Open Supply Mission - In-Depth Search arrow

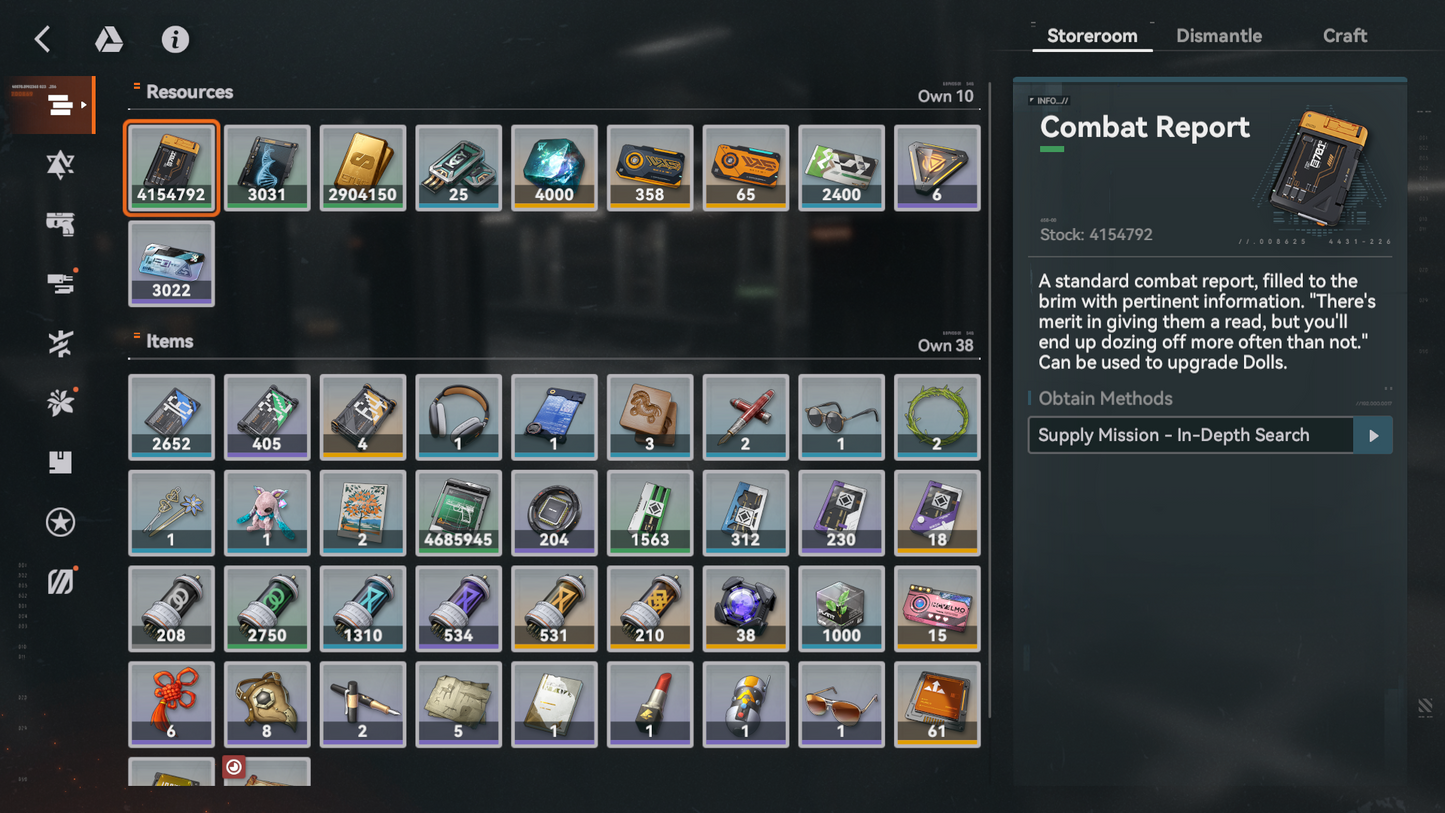(x=1373, y=435)
